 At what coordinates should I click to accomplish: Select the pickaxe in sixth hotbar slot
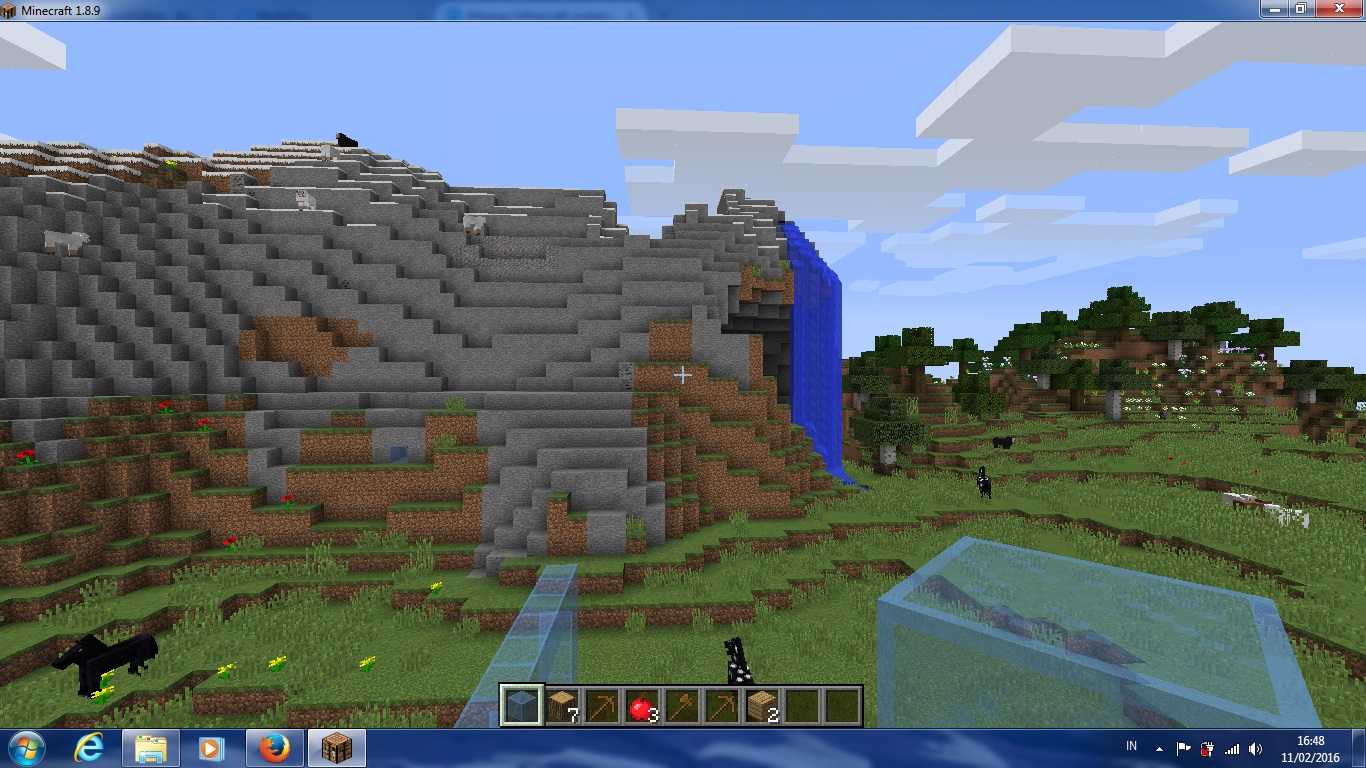(723, 704)
